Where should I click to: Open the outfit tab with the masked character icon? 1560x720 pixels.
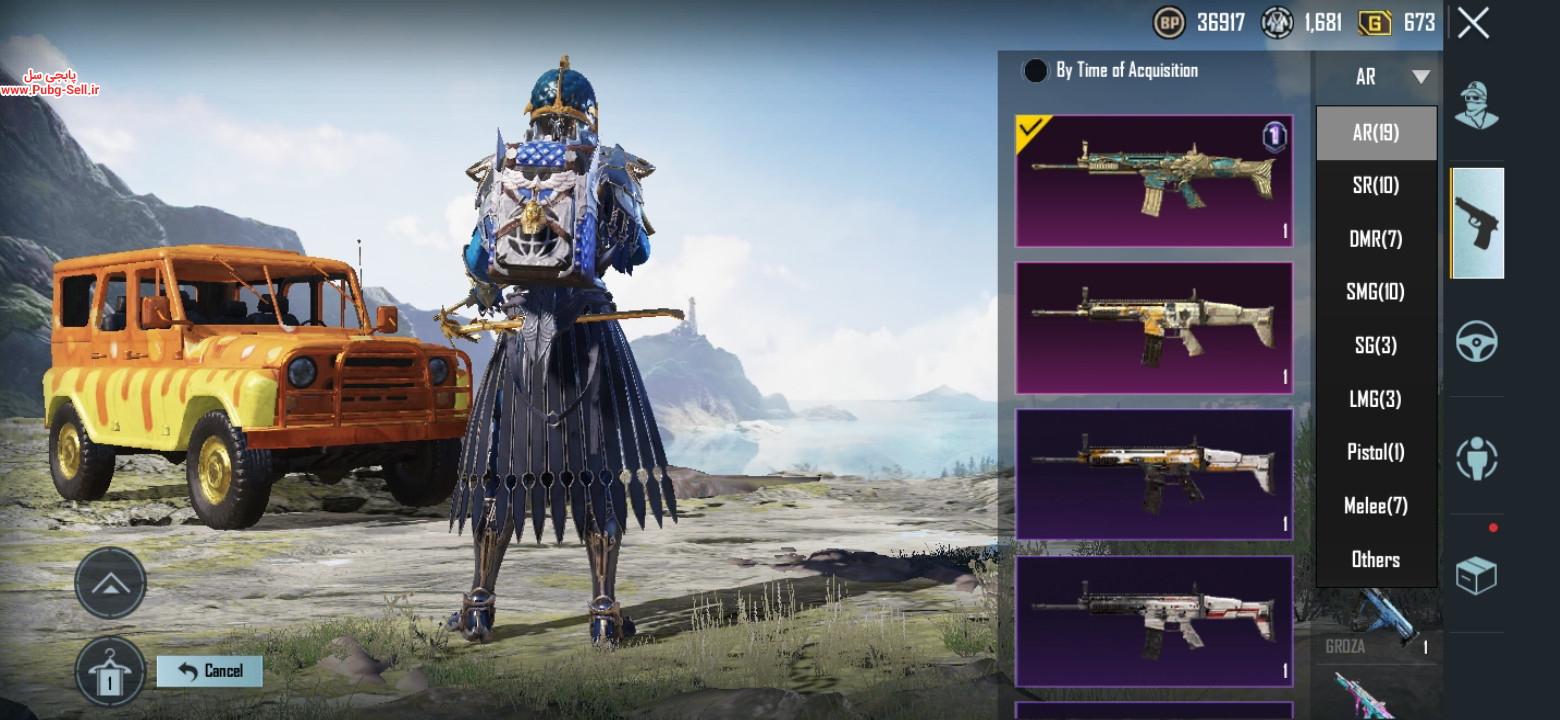click(1476, 105)
